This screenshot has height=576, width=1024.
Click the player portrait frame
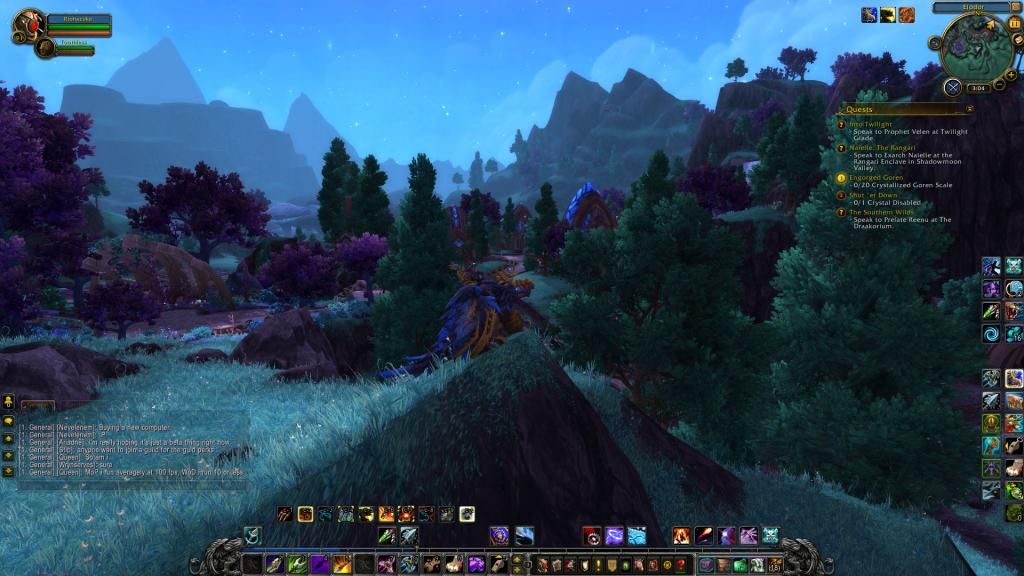pos(29,23)
